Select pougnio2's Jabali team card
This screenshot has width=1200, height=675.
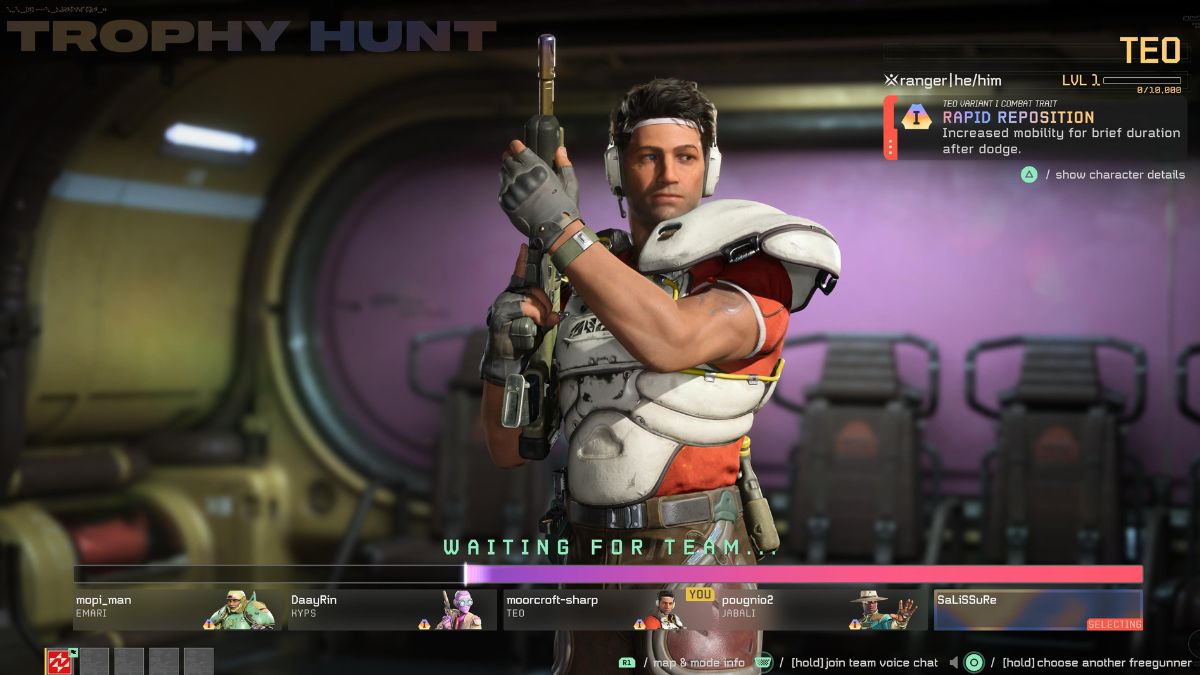[x=821, y=609]
